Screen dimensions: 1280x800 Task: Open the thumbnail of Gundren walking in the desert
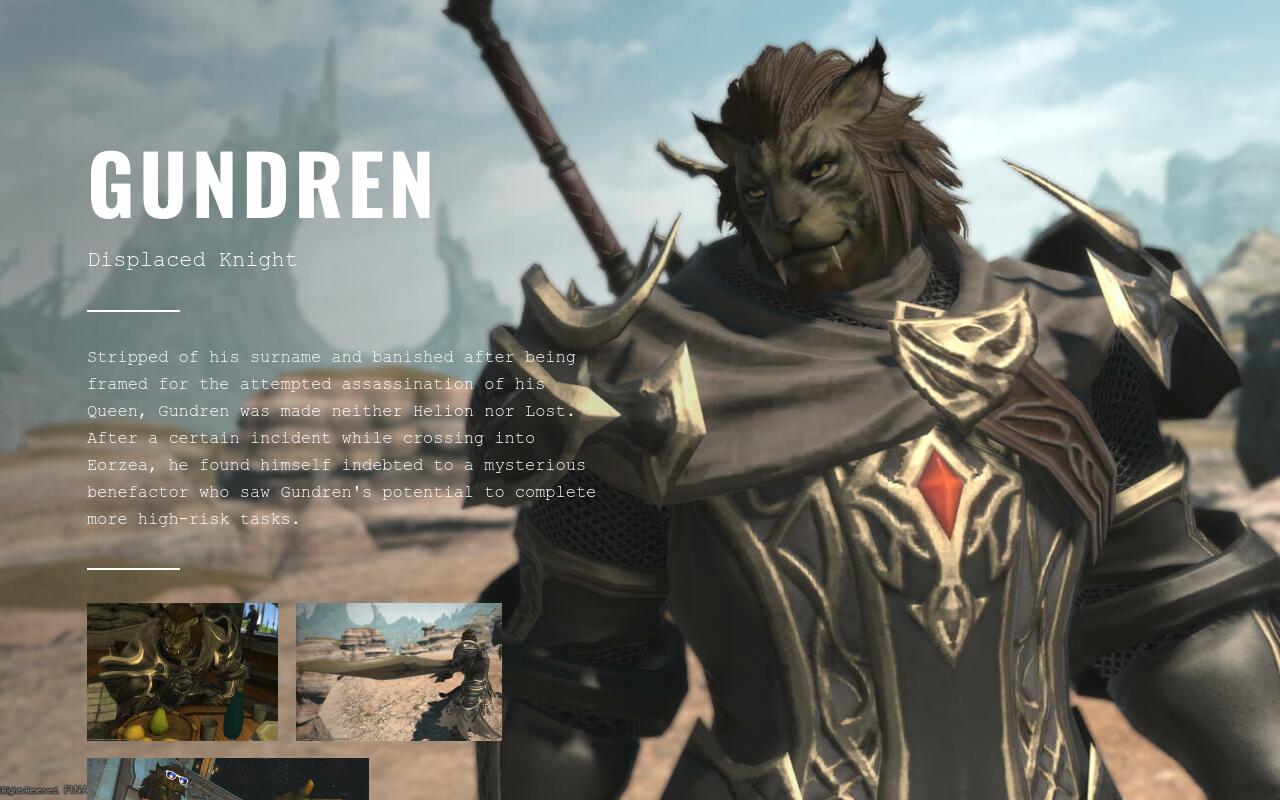tap(399, 671)
